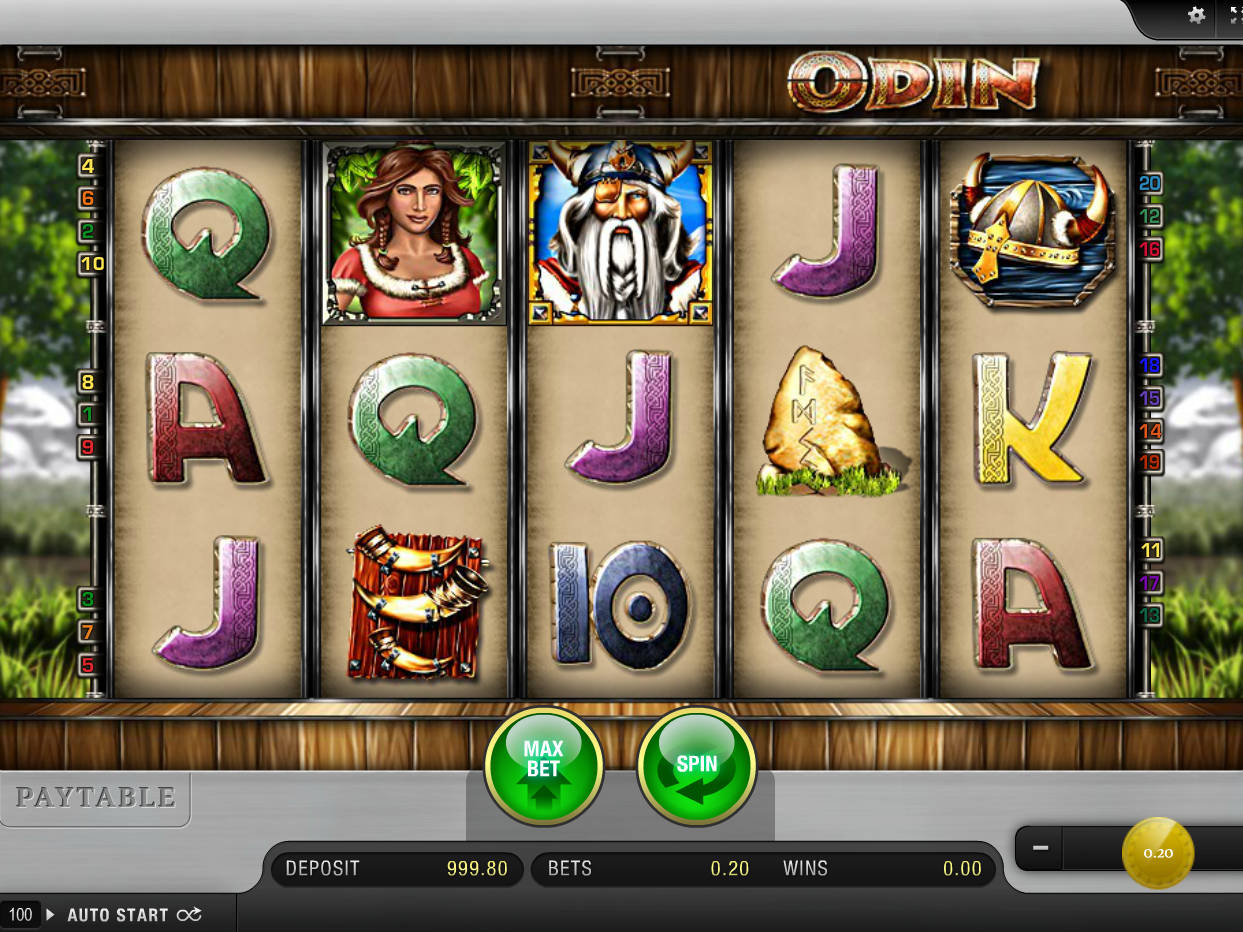This screenshot has width=1243, height=932.
Task: Open settings with the gear icon
Action: pos(1196,15)
